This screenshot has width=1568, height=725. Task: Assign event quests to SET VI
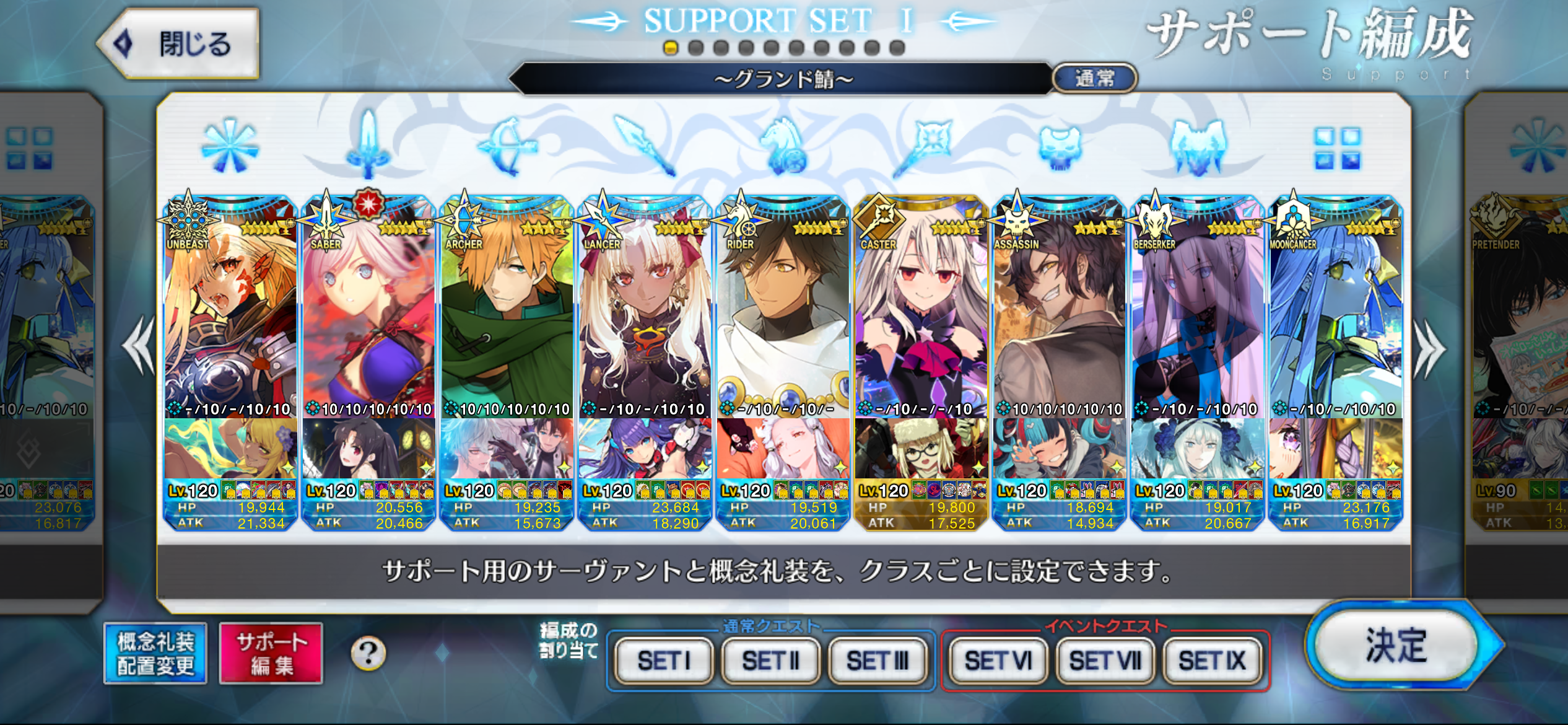click(998, 661)
